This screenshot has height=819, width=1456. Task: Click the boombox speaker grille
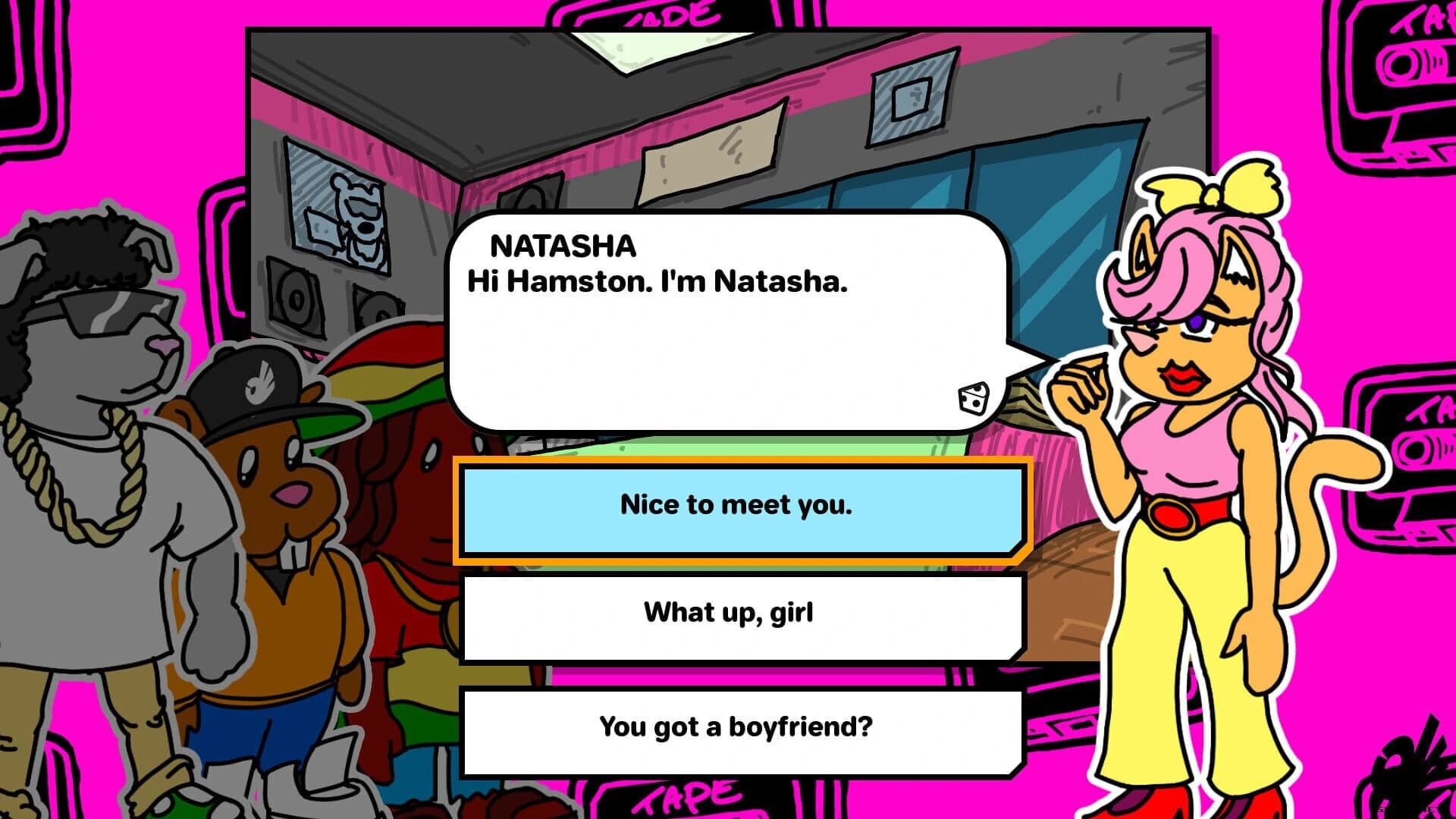[296, 296]
